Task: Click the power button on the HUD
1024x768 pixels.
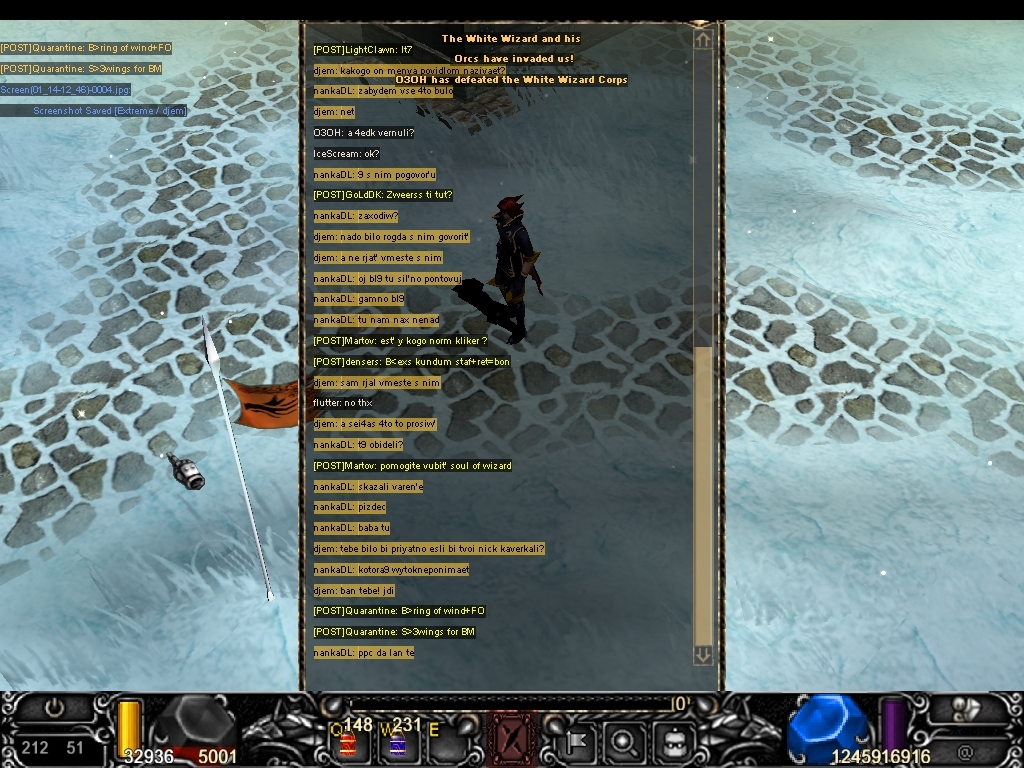Action: (54, 708)
